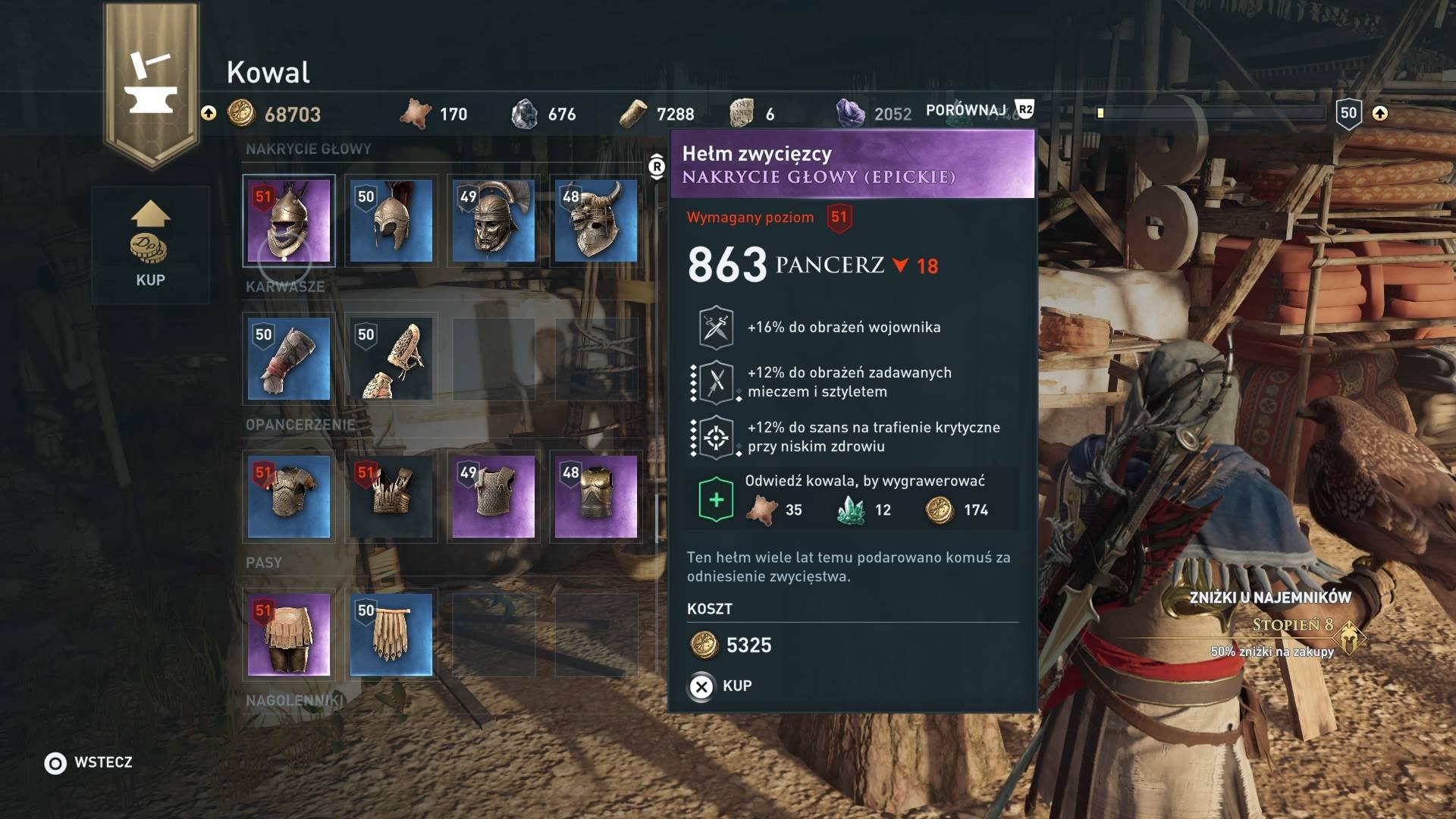The image size is (1456, 819).
Task: Select the level 50 strap belt
Action: (391, 635)
